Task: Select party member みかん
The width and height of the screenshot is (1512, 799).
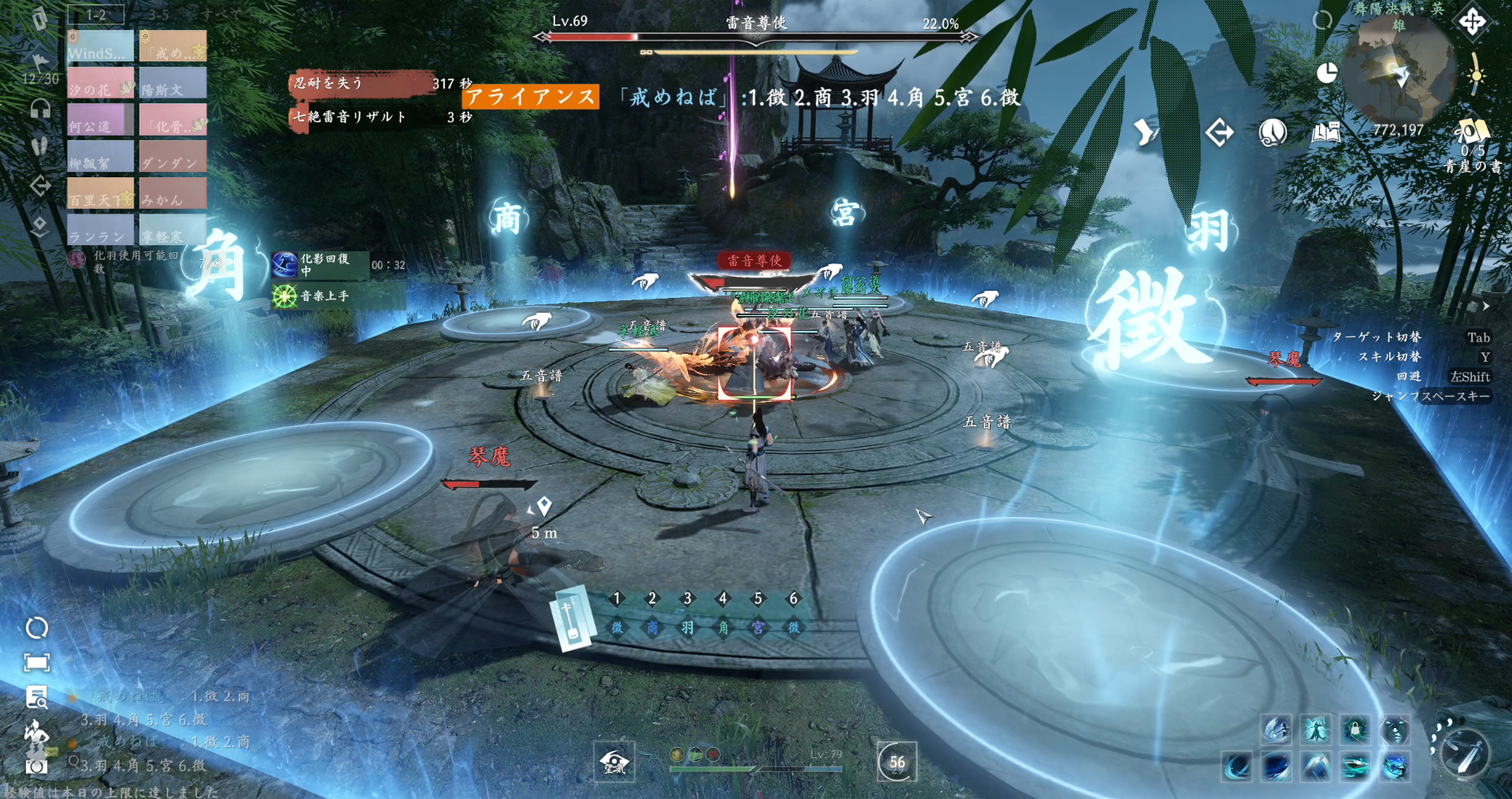Action: 173,193
